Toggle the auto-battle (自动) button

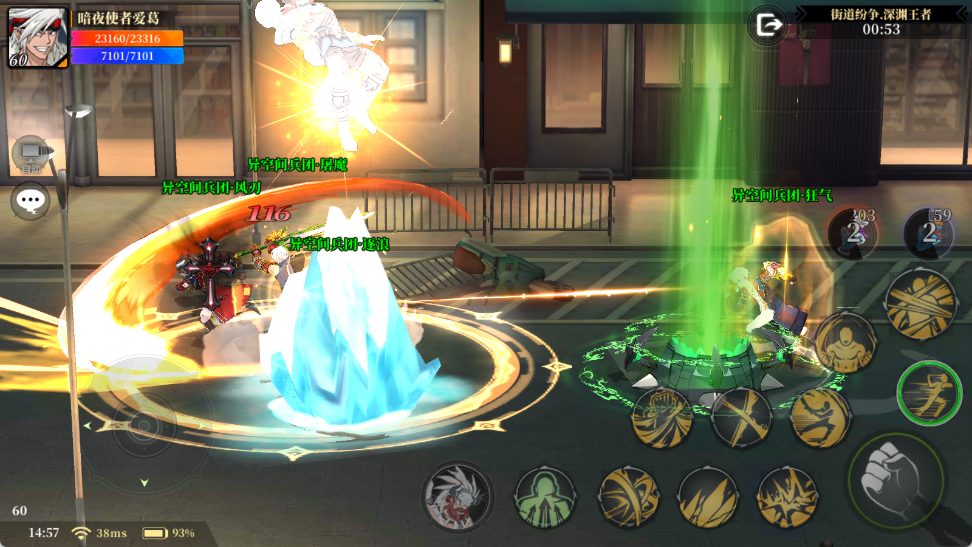tap(31, 154)
